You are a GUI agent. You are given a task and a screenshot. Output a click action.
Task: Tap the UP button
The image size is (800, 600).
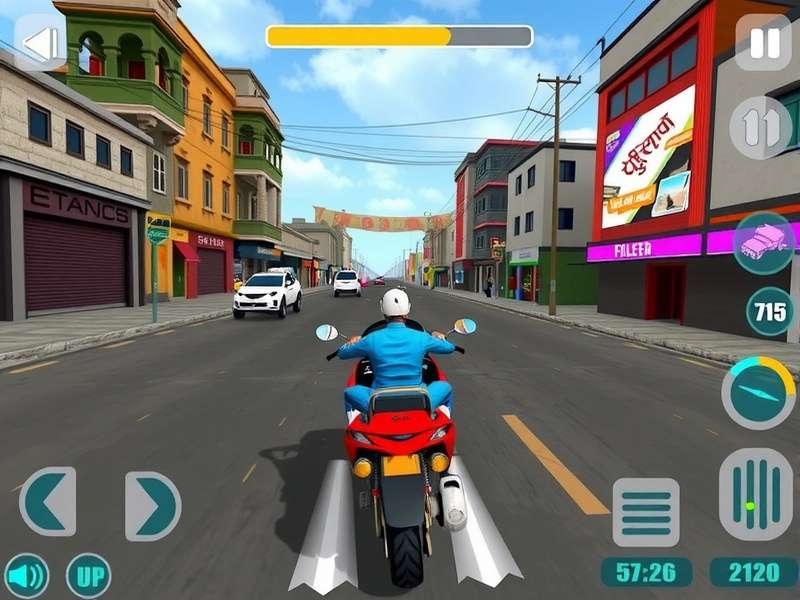(88, 575)
